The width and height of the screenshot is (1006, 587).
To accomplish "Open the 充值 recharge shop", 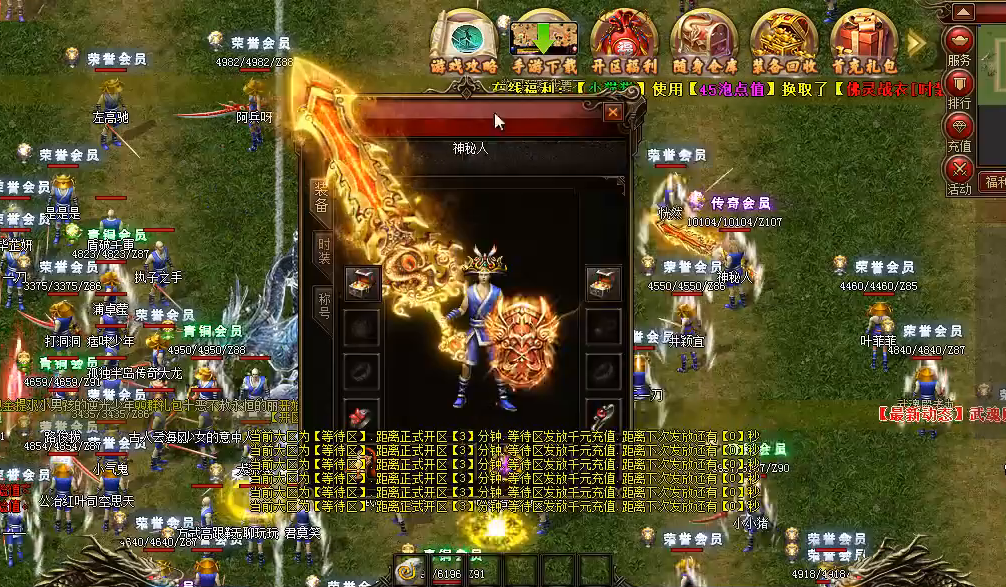I will click(x=960, y=131).
